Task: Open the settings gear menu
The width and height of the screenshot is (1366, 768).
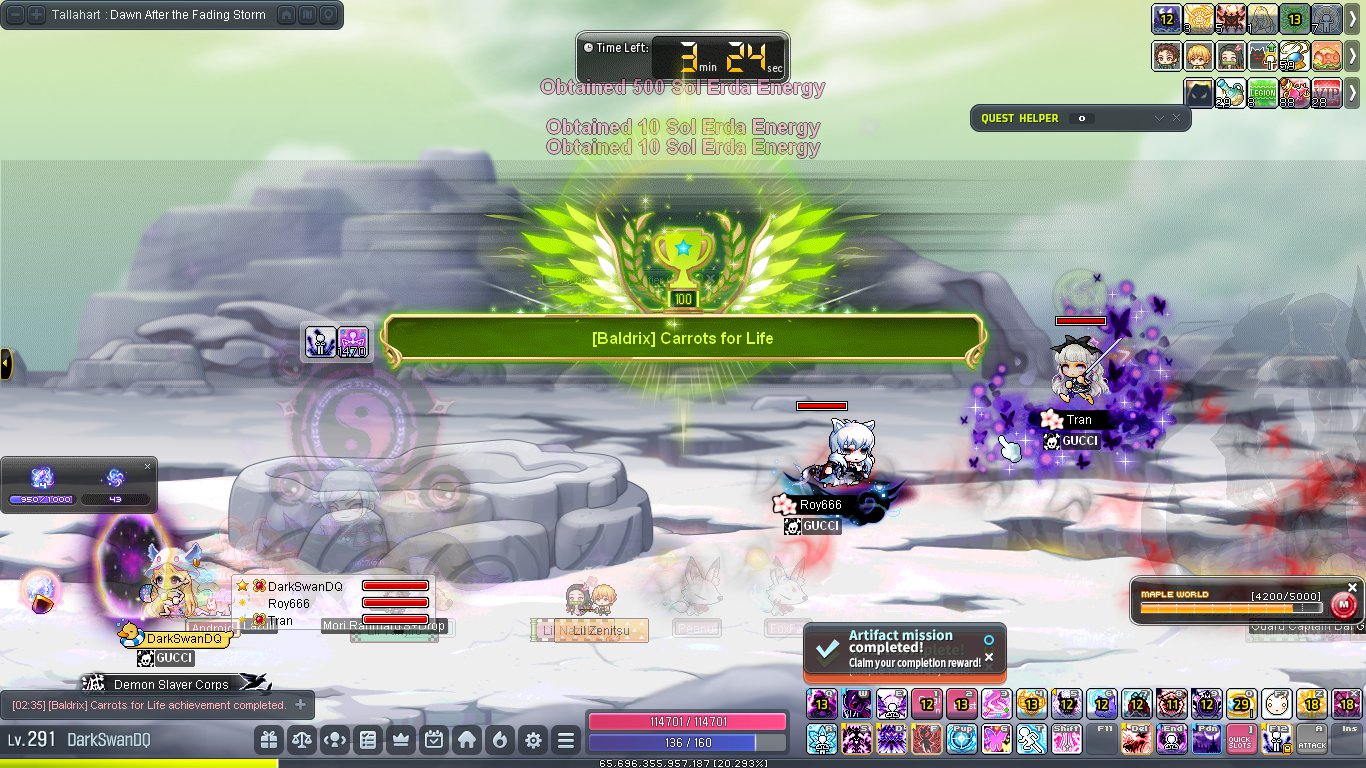Action: [533, 740]
